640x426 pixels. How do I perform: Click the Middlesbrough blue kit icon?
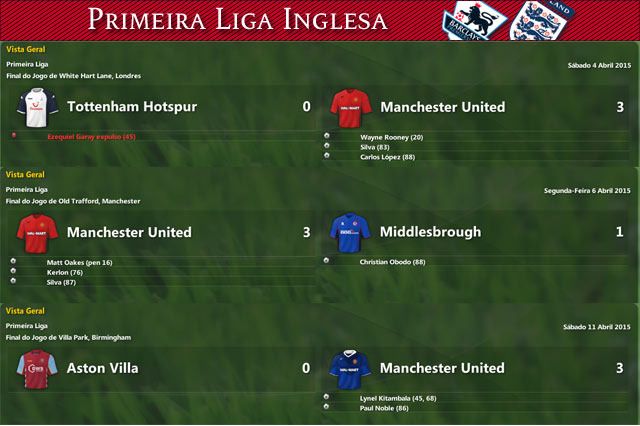pyautogui.click(x=350, y=231)
